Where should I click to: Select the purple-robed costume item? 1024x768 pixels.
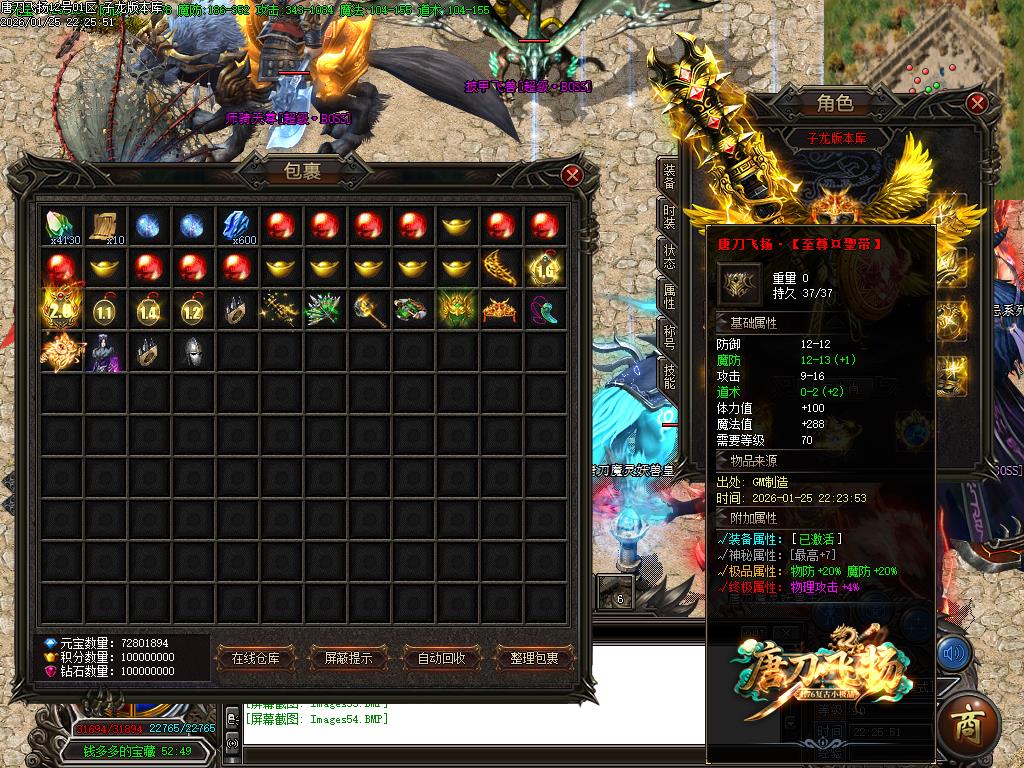pos(105,354)
